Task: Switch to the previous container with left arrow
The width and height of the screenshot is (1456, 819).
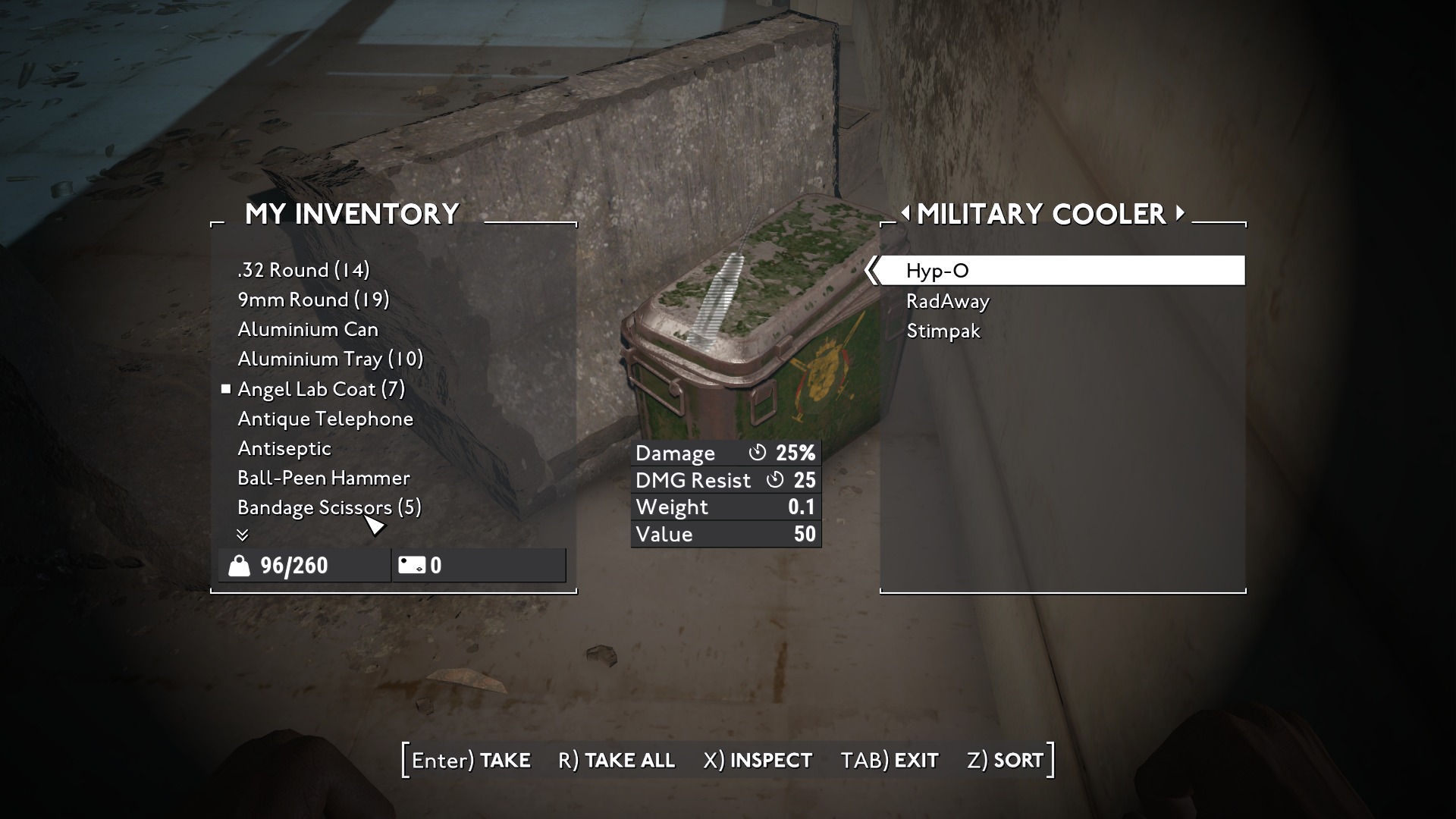Action: 905,214
